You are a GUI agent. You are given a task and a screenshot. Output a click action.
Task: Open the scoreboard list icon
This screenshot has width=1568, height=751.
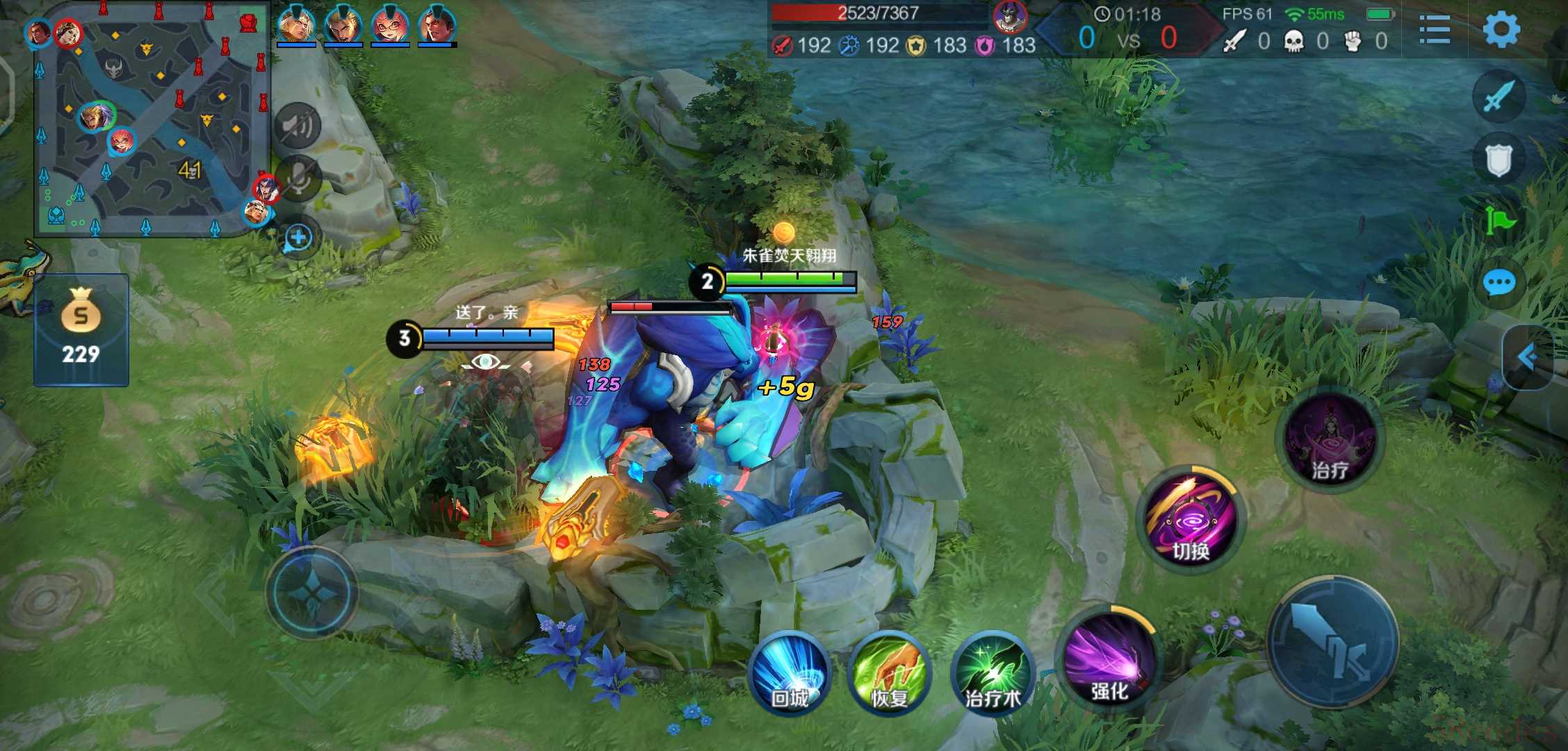pyautogui.click(x=1434, y=30)
